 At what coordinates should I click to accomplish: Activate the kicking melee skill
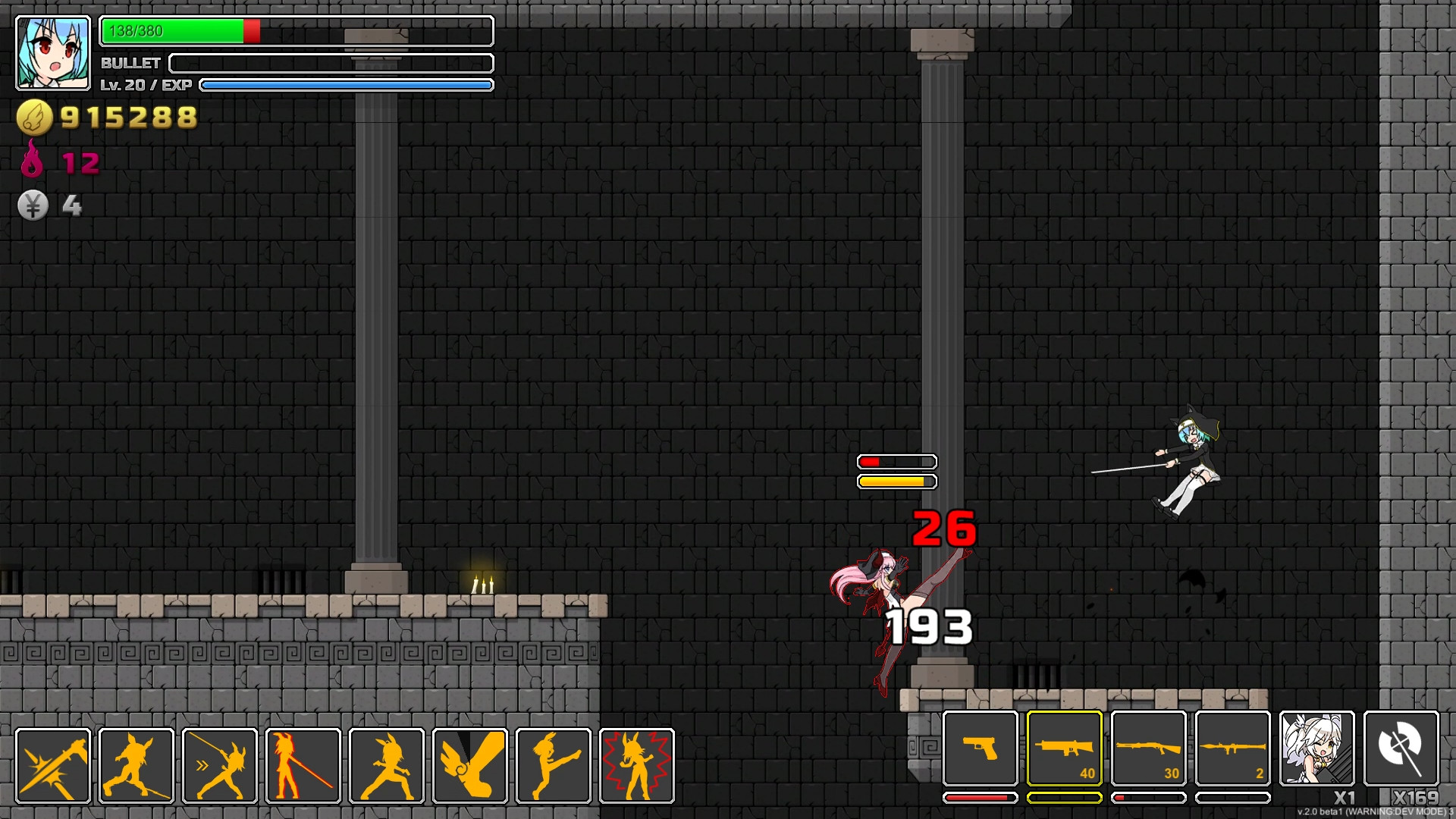point(136,764)
